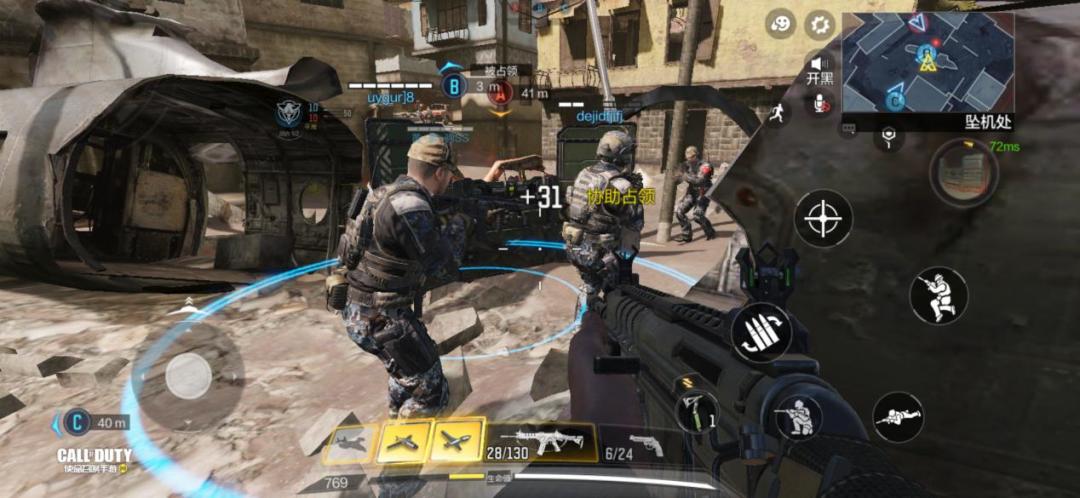The width and height of the screenshot is (1080, 498).
Task: Select the primary rifle weapon slot
Action: point(541,441)
